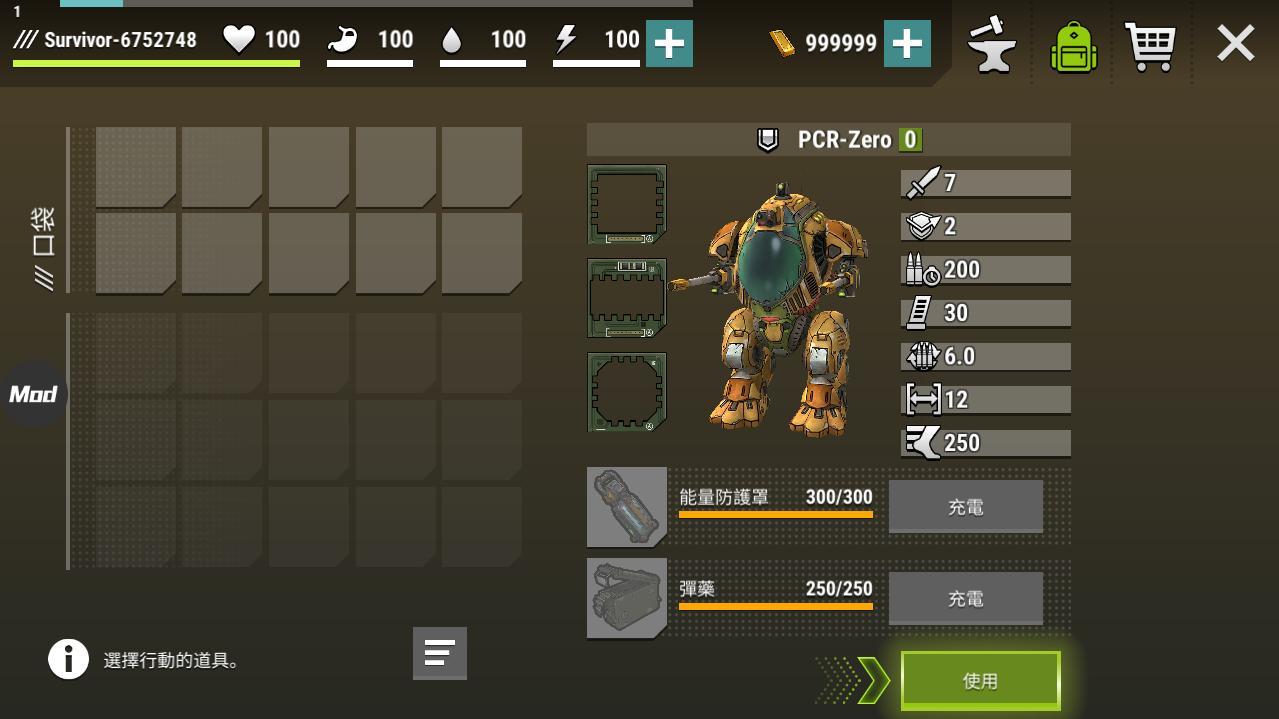The height and width of the screenshot is (719, 1279).
Task: Close the inventory screen with the X
Action: [x=1235, y=44]
